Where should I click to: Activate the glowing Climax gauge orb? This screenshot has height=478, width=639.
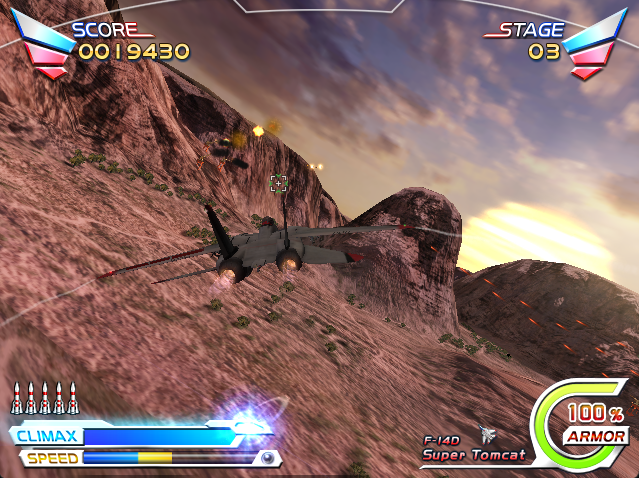tap(248, 420)
